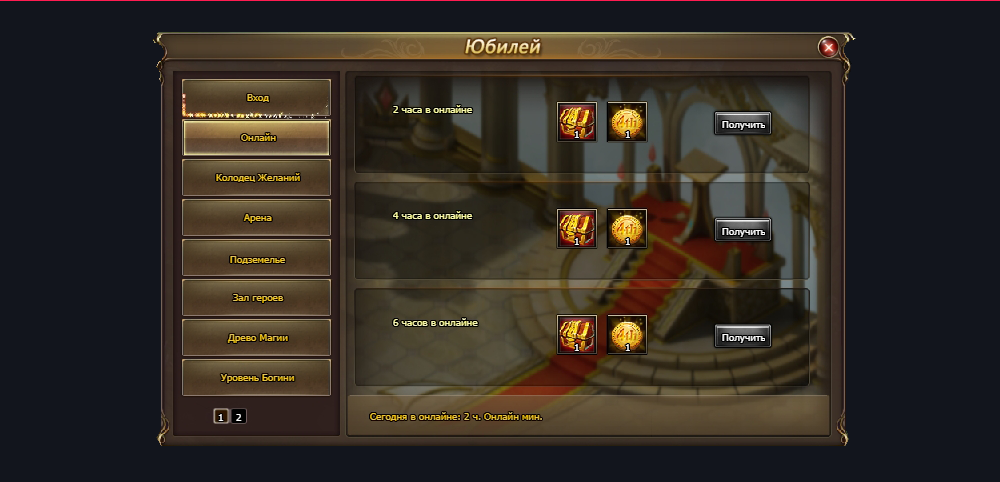Inspect the red chest reward for 6 hours

(x=577, y=335)
